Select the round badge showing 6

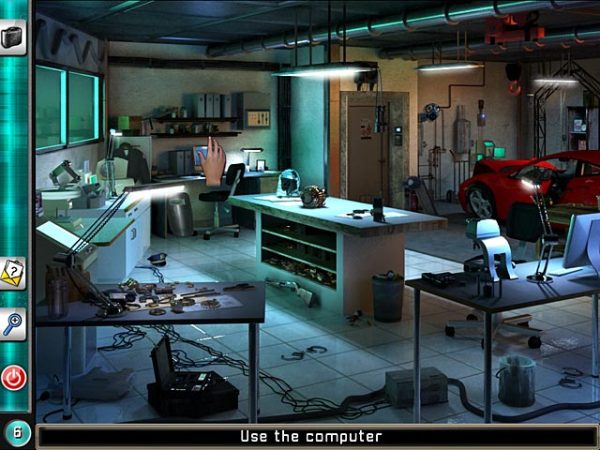point(17,433)
